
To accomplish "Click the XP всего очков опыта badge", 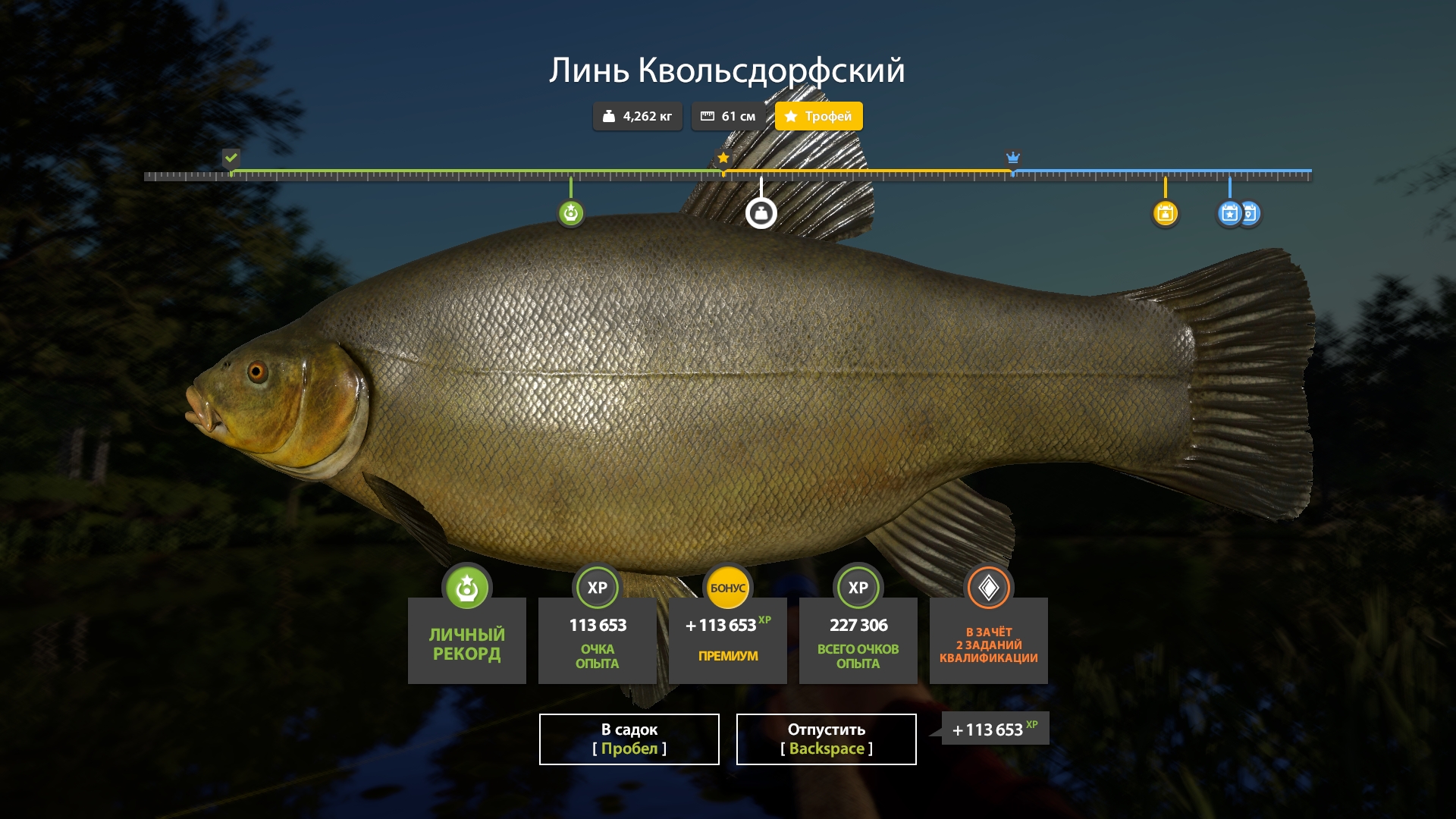I will coord(858,586).
